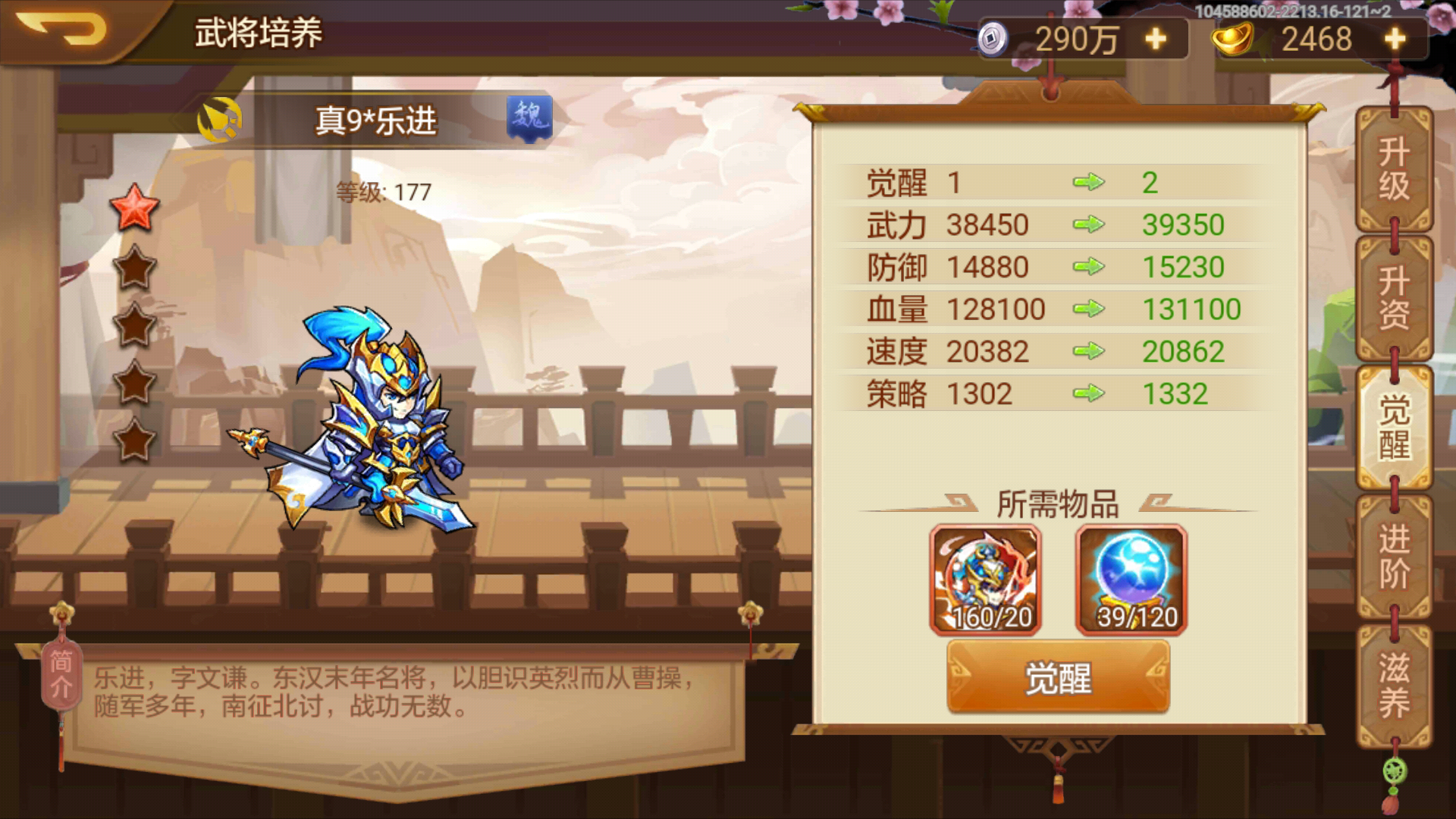Open the awakening material showing 160/20
This screenshot has width=1456, height=819.
(x=986, y=580)
